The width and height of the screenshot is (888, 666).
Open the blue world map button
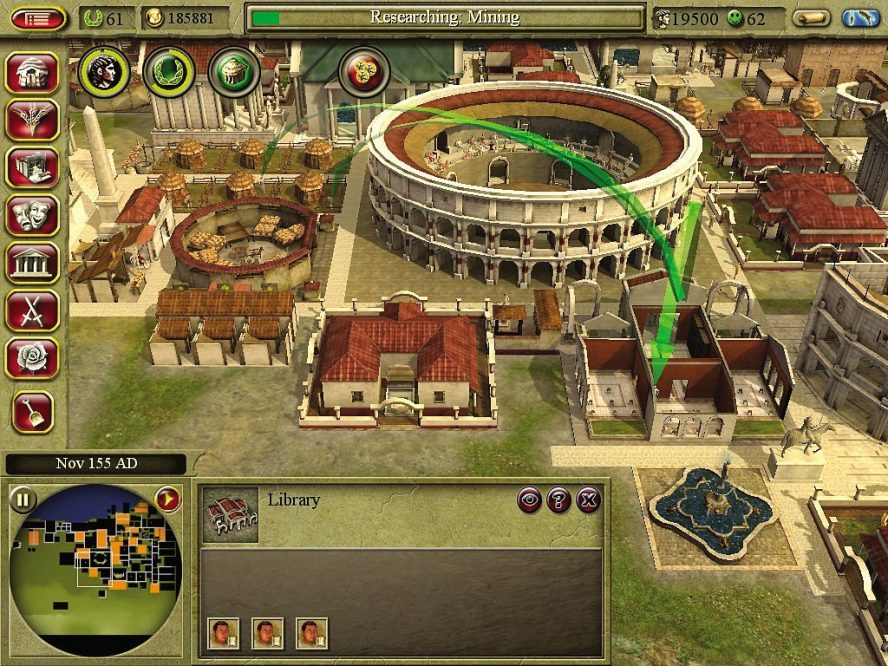[860, 17]
